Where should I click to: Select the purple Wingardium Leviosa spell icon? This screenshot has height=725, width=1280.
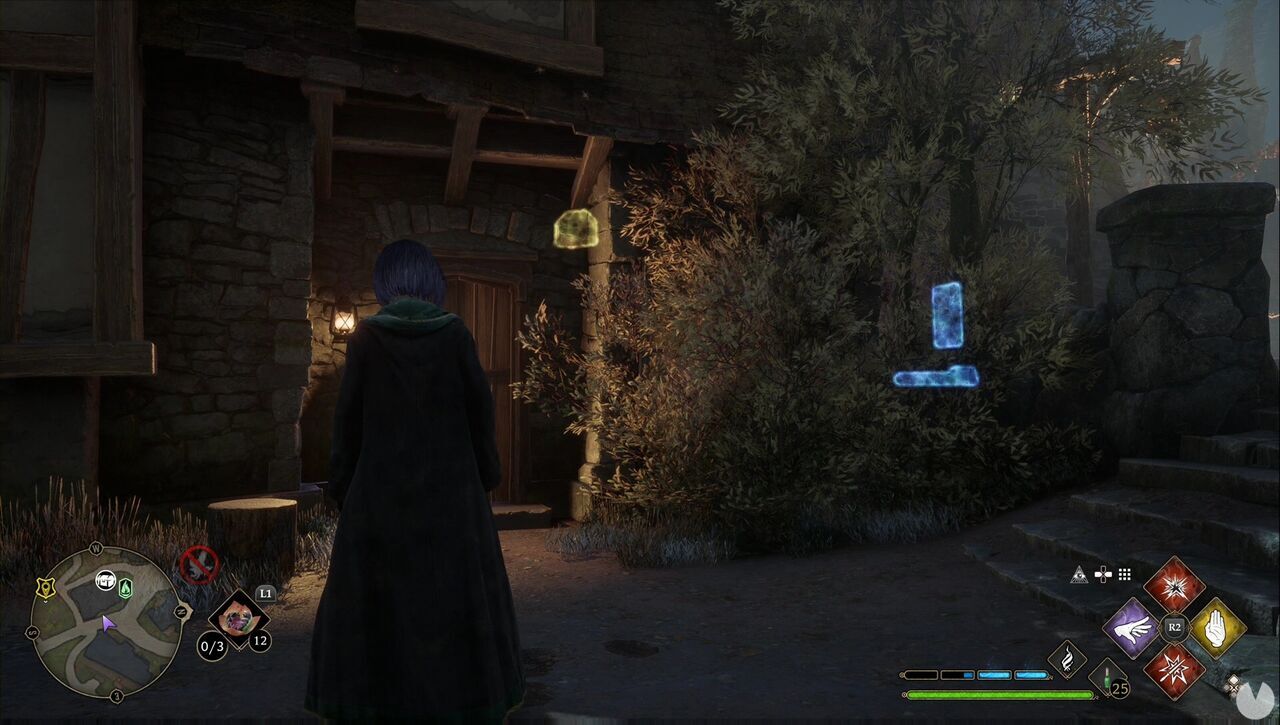(1133, 630)
